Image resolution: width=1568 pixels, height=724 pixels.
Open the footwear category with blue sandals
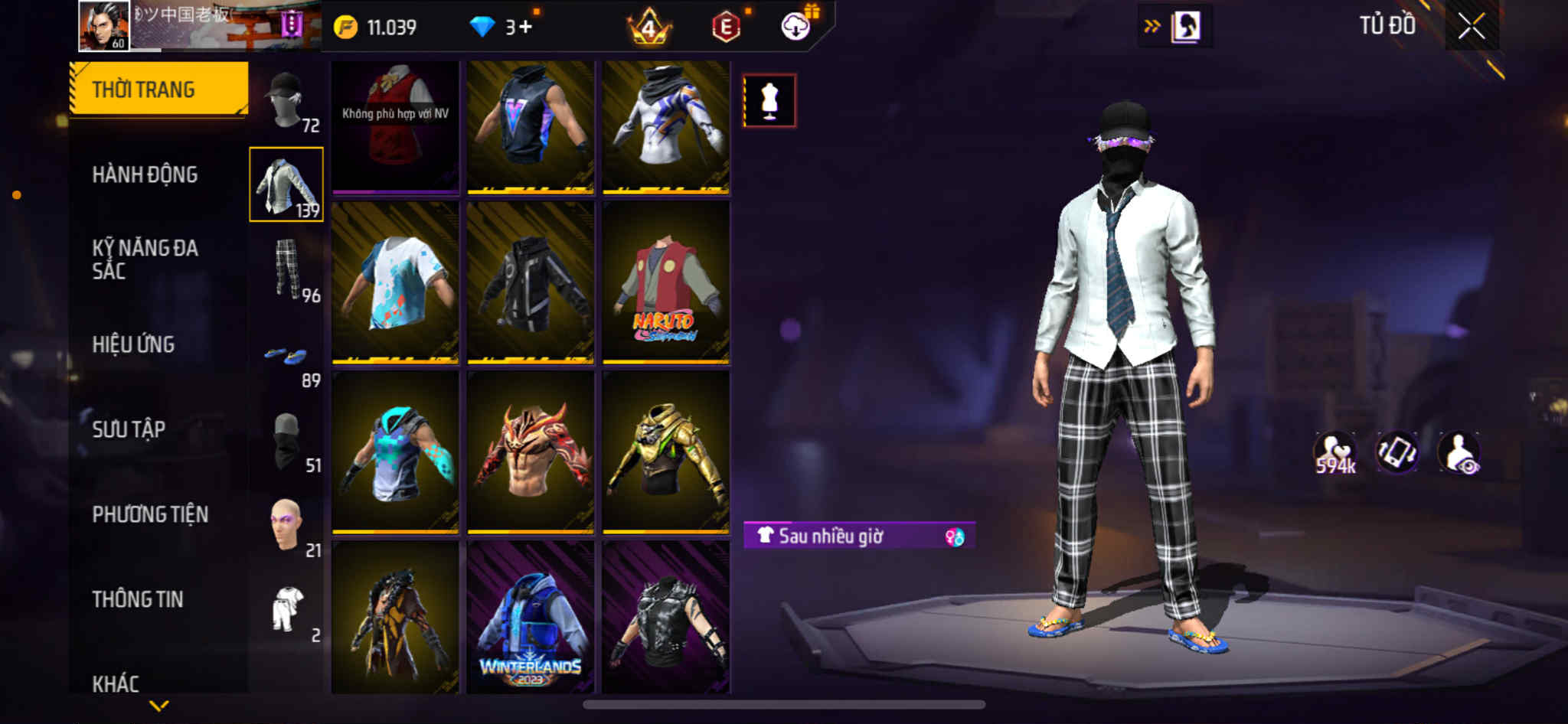click(x=288, y=357)
